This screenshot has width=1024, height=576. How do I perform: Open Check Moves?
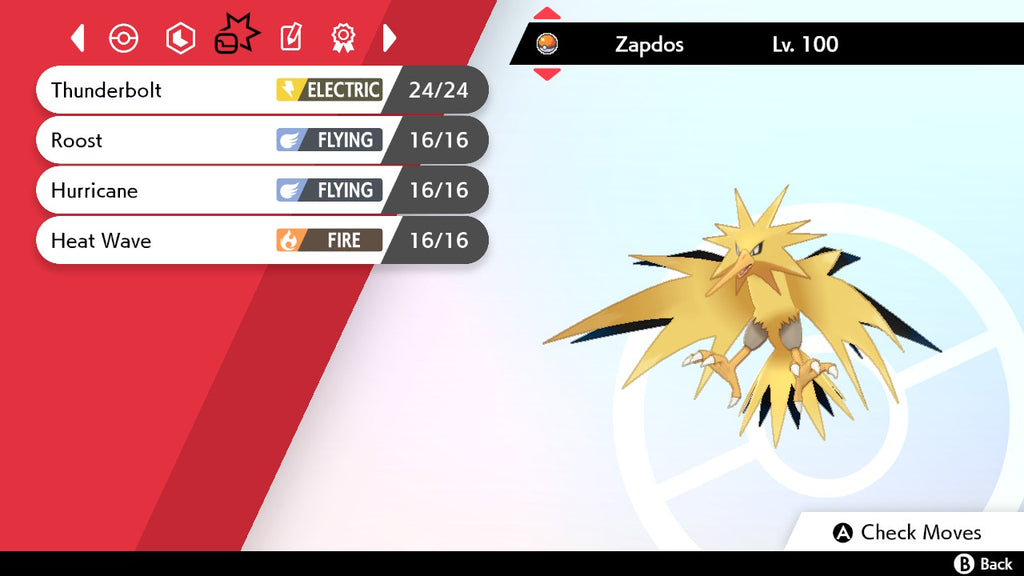[908, 532]
